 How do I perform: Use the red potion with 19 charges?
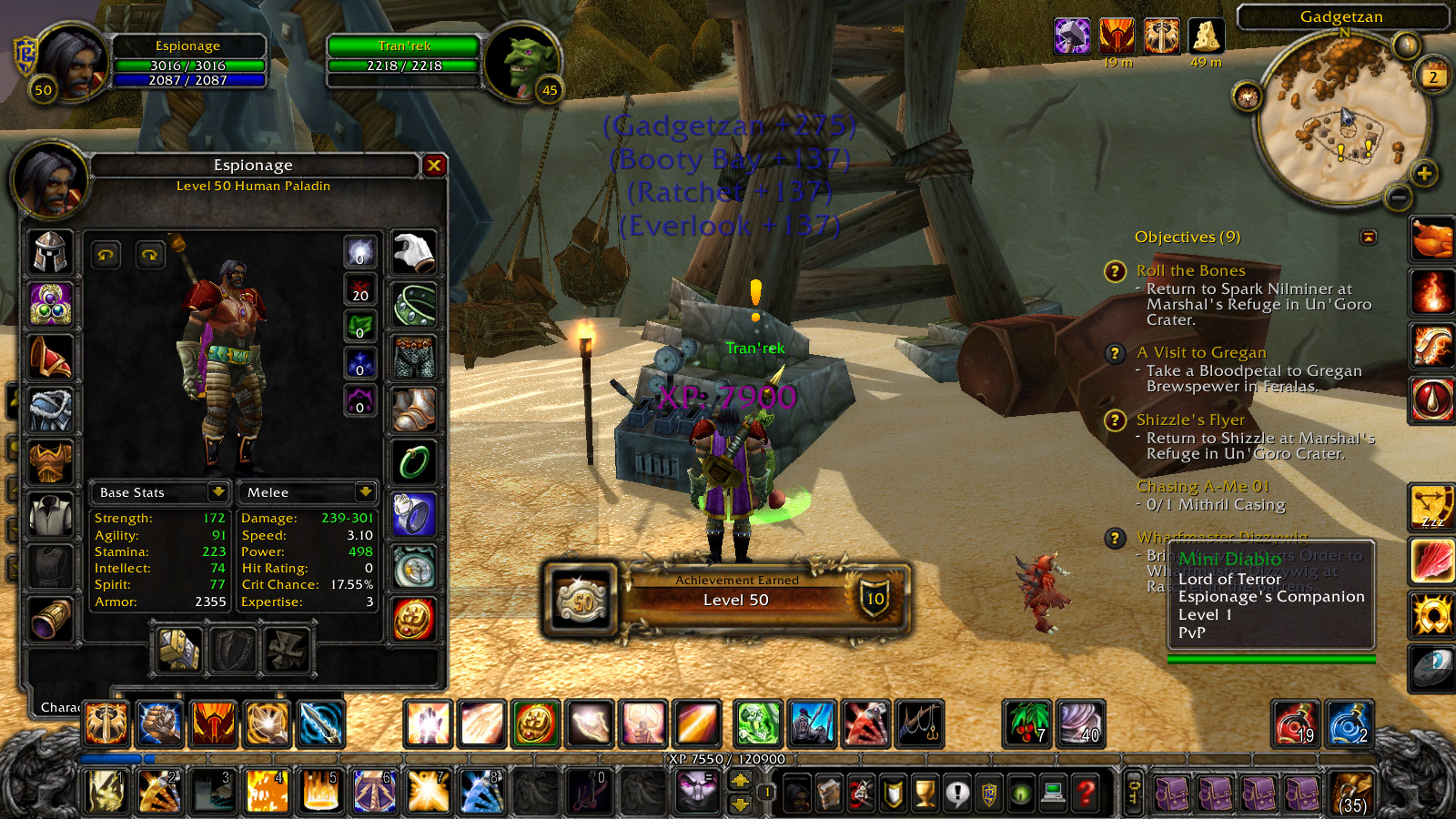click(x=1295, y=724)
